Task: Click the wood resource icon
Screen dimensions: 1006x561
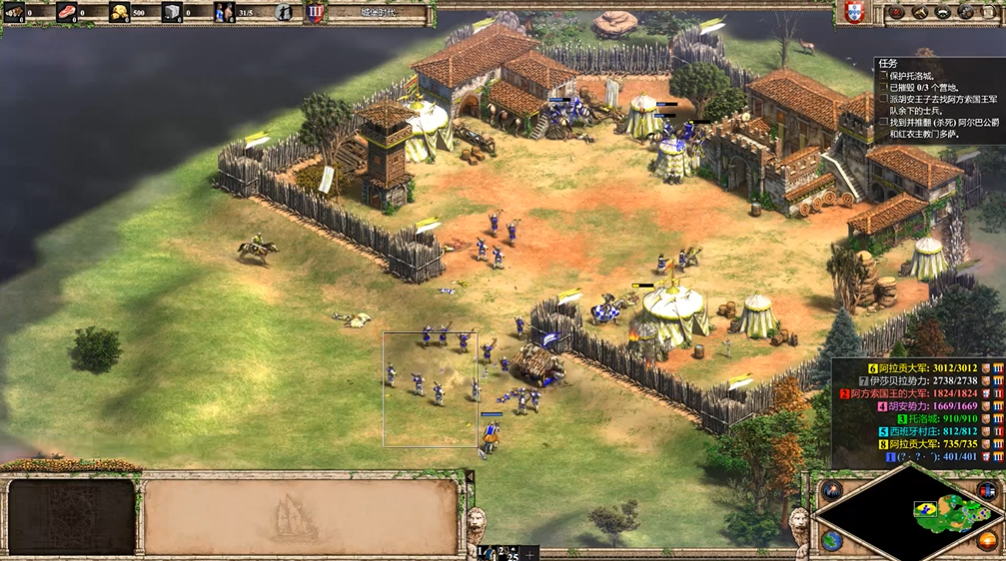Action: tap(14, 13)
